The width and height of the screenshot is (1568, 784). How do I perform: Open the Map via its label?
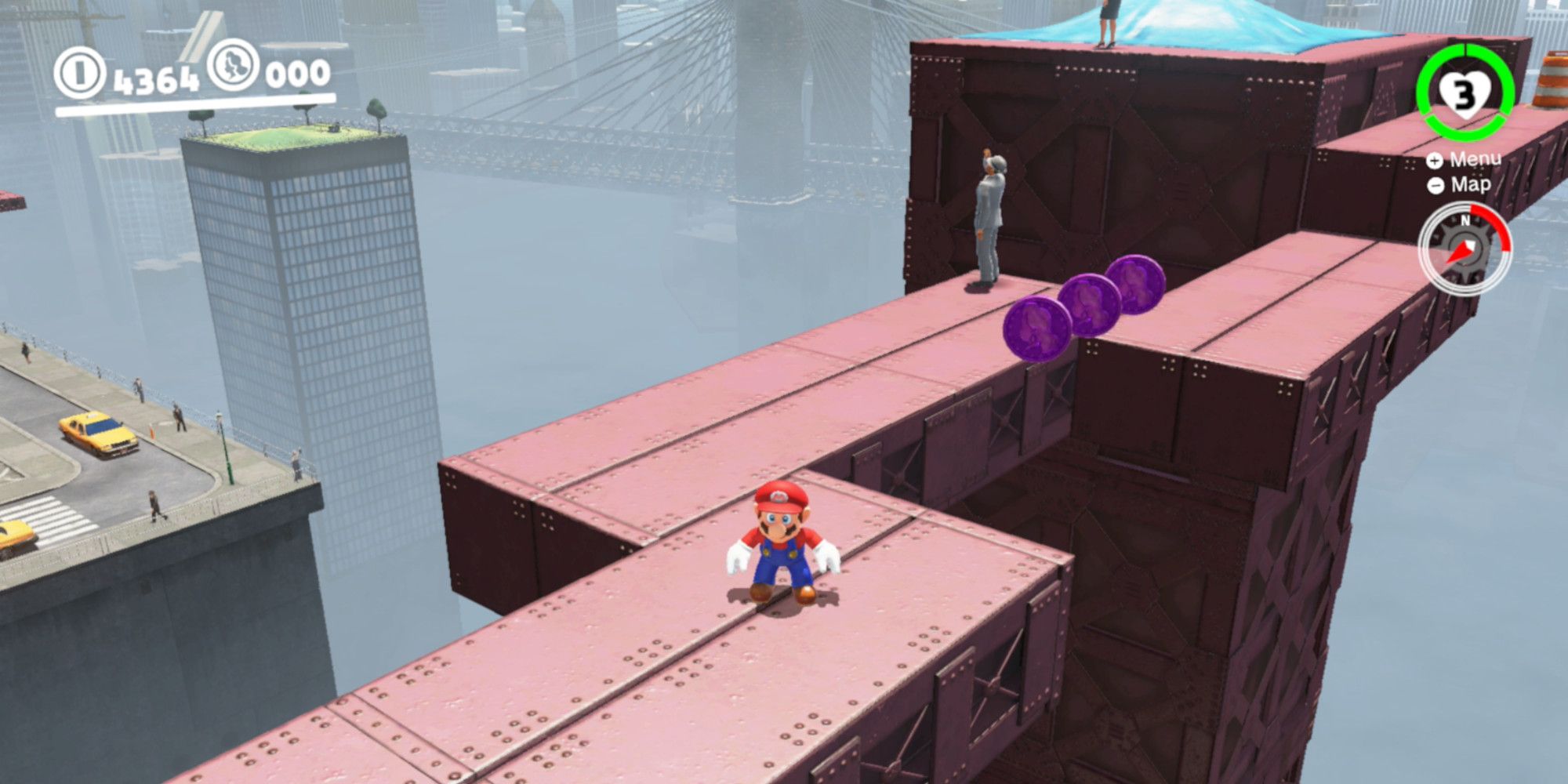pos(1472,186)
